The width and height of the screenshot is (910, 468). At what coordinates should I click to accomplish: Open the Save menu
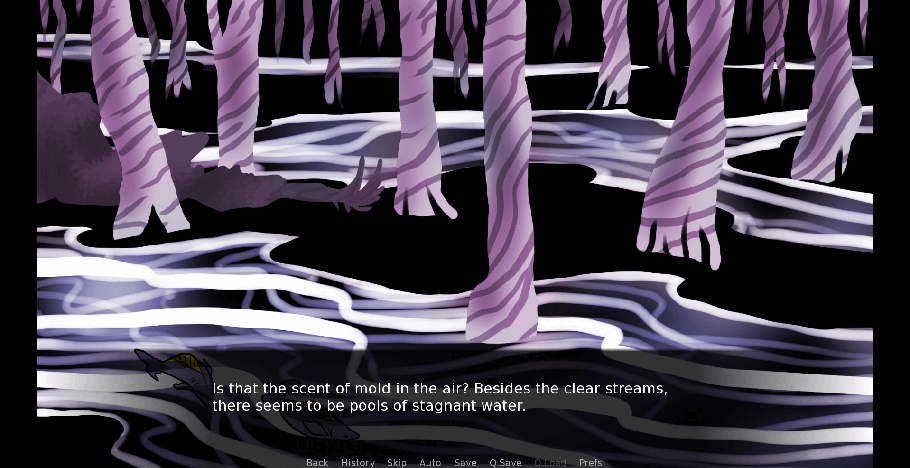(465, 462)
